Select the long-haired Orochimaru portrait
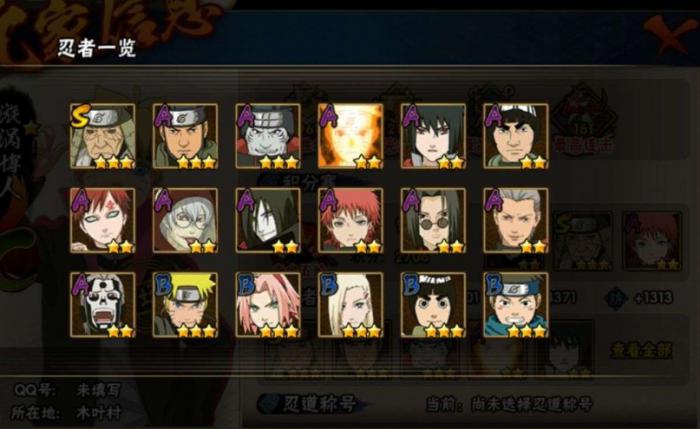The width and height of the screenshot is (700, 429). [x=268, y=220]
